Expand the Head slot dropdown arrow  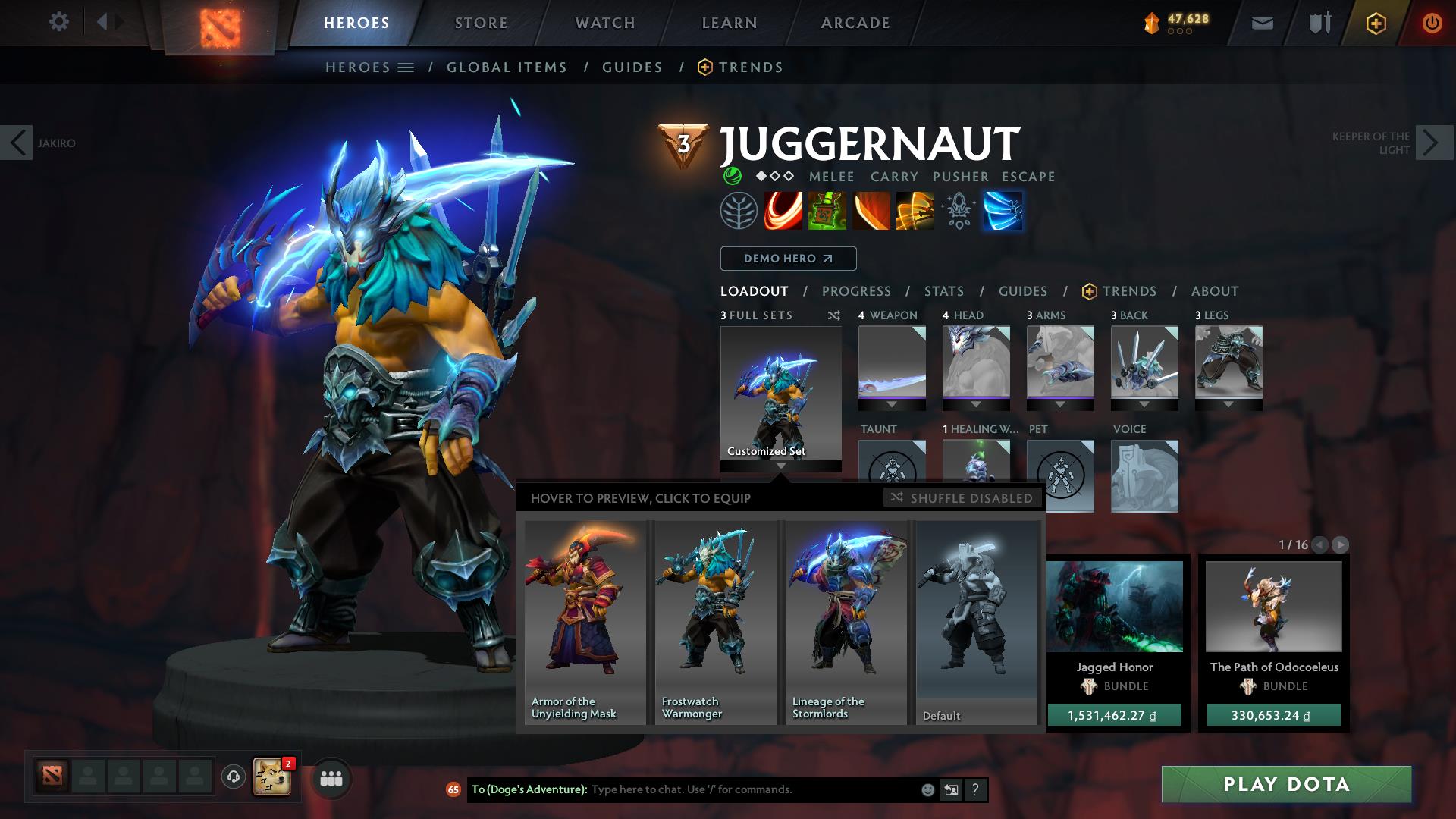click(x=977, y=405)
